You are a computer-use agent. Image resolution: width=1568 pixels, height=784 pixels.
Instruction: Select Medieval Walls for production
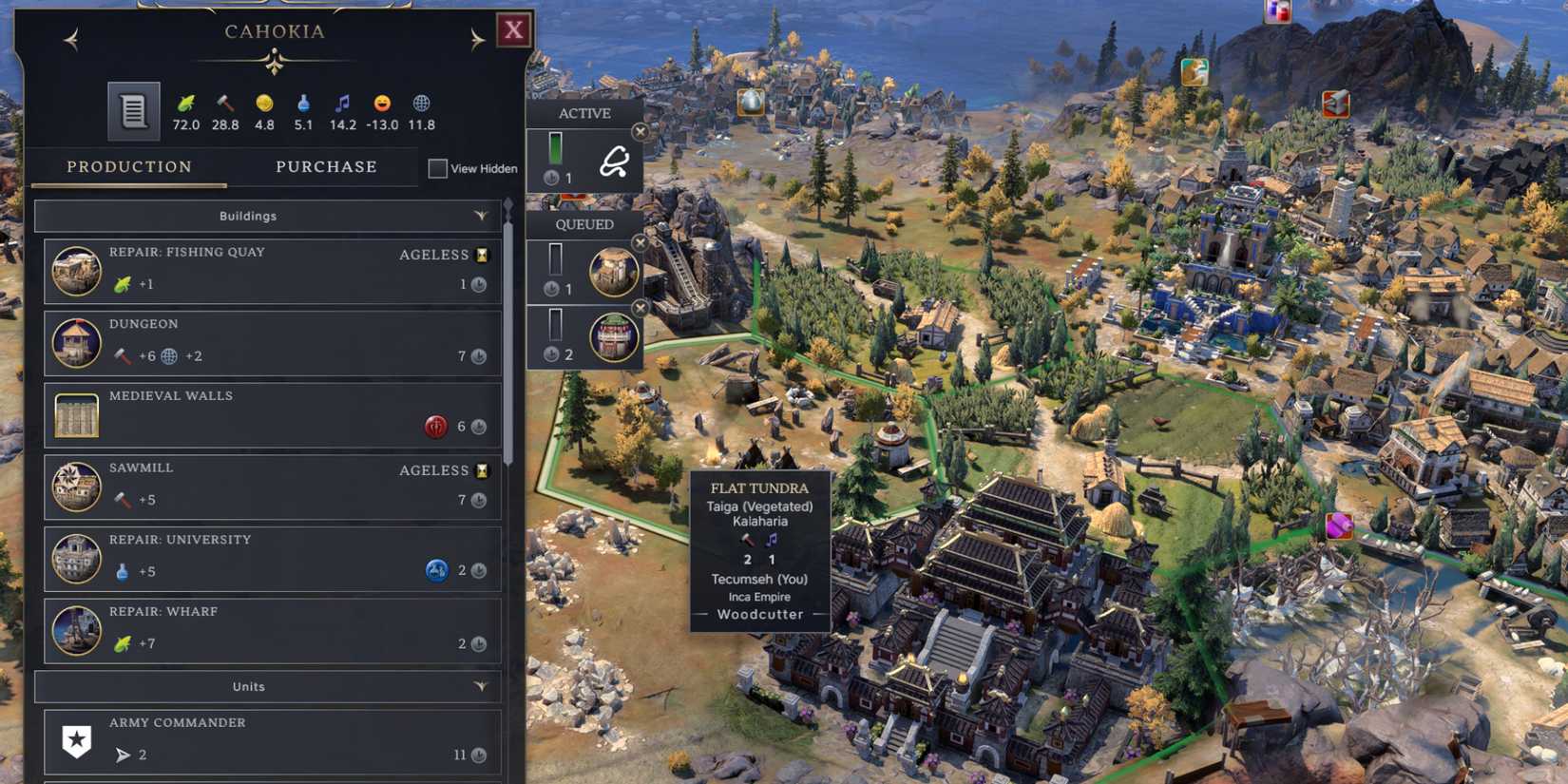273,414
